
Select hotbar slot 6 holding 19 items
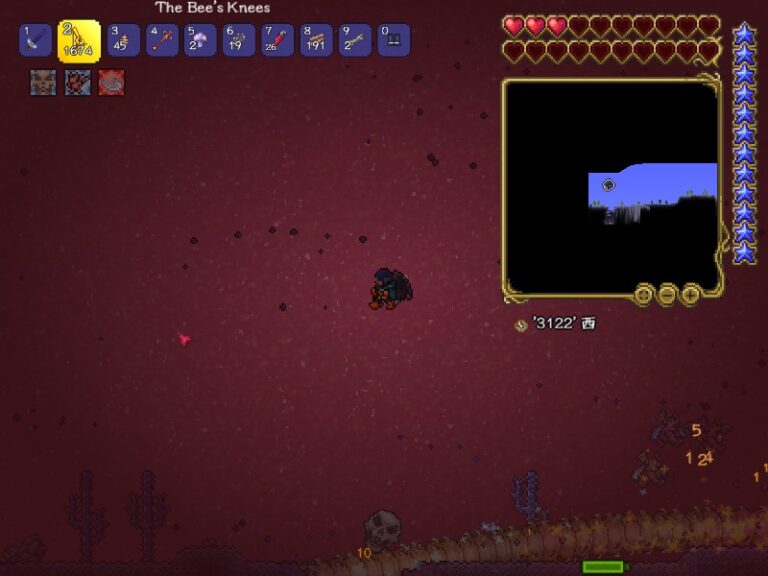238,41
